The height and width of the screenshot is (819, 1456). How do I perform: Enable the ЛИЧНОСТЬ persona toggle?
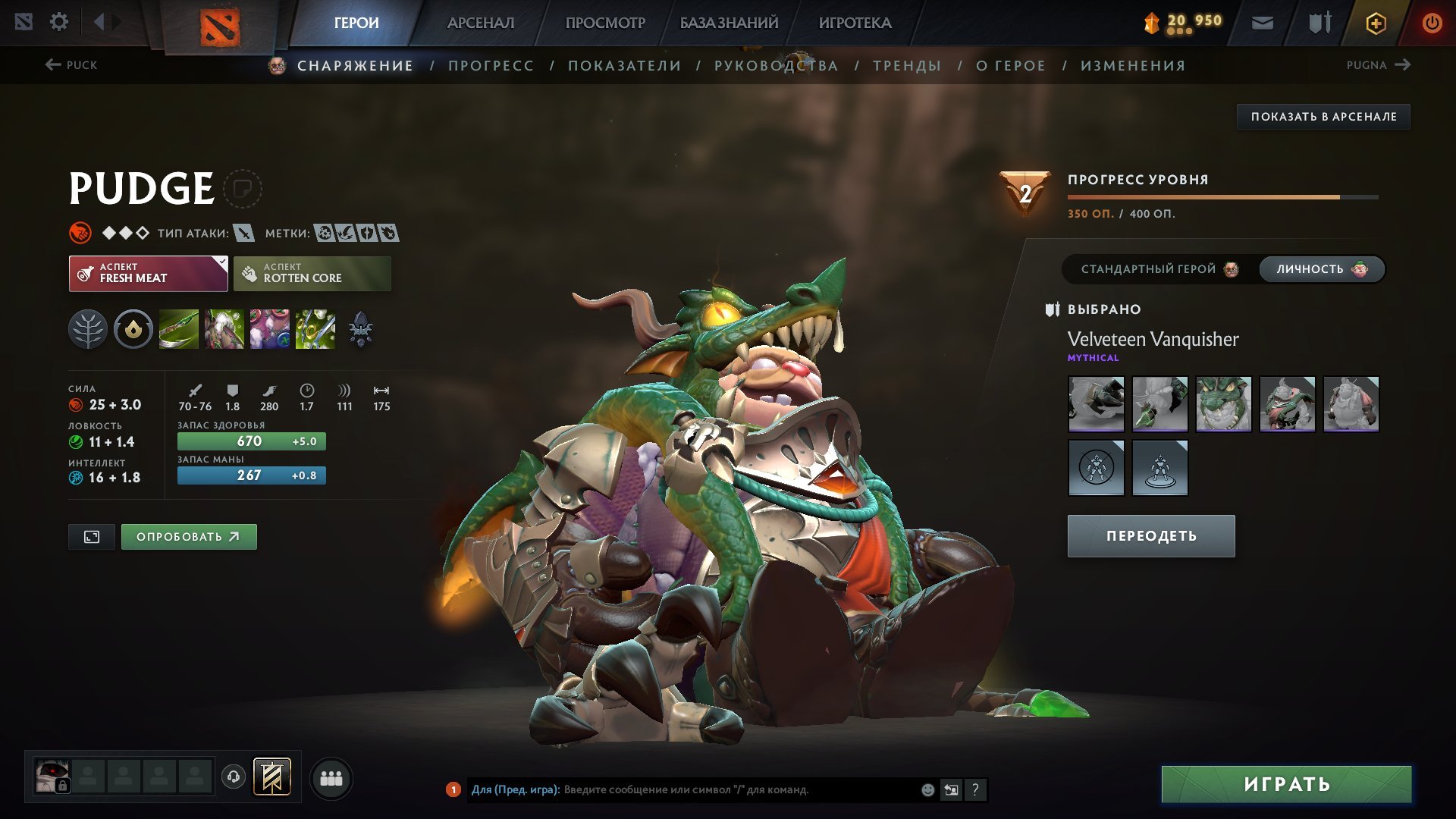coord(1320,268)
